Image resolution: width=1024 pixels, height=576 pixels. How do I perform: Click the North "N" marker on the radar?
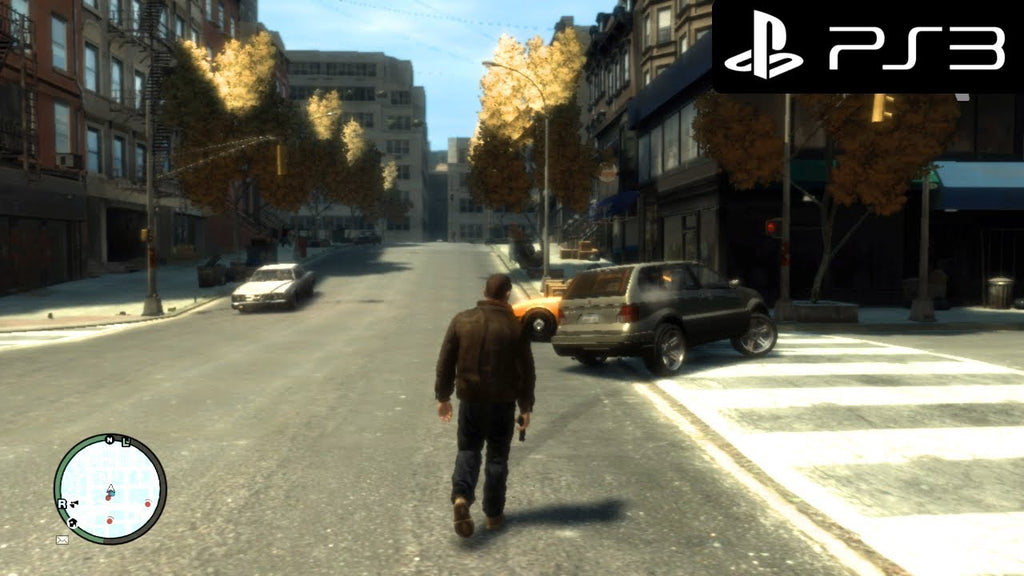coord(110,440)
